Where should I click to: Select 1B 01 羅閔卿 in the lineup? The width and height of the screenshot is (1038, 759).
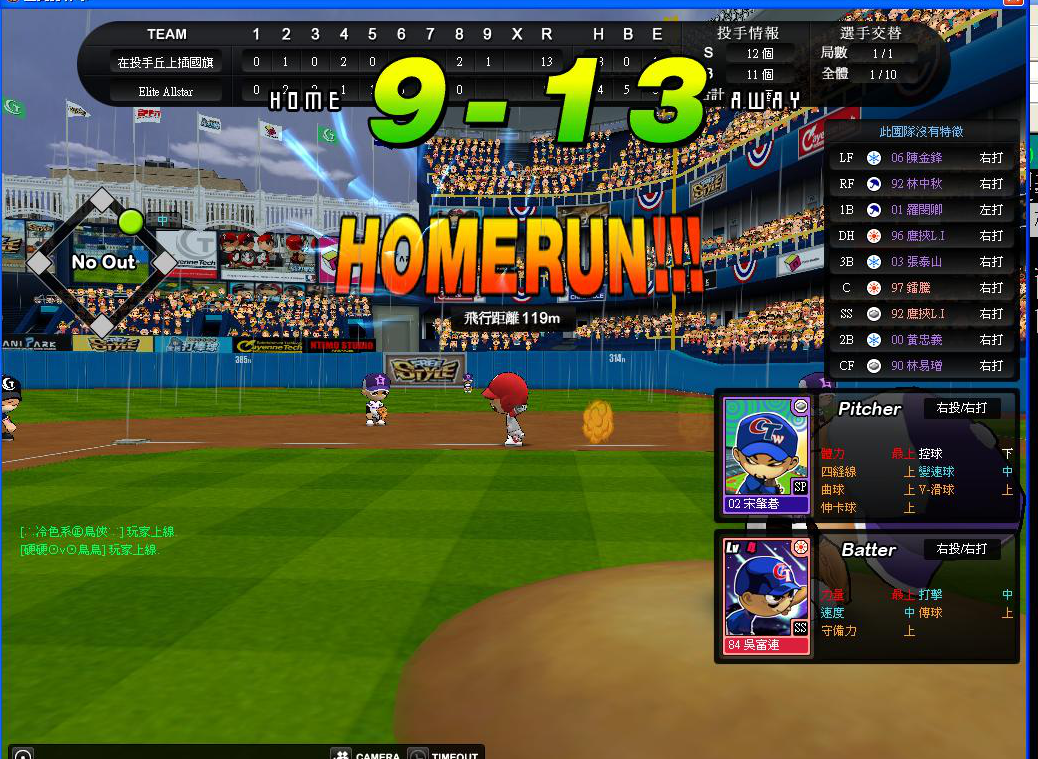click(x=920, y=210)
